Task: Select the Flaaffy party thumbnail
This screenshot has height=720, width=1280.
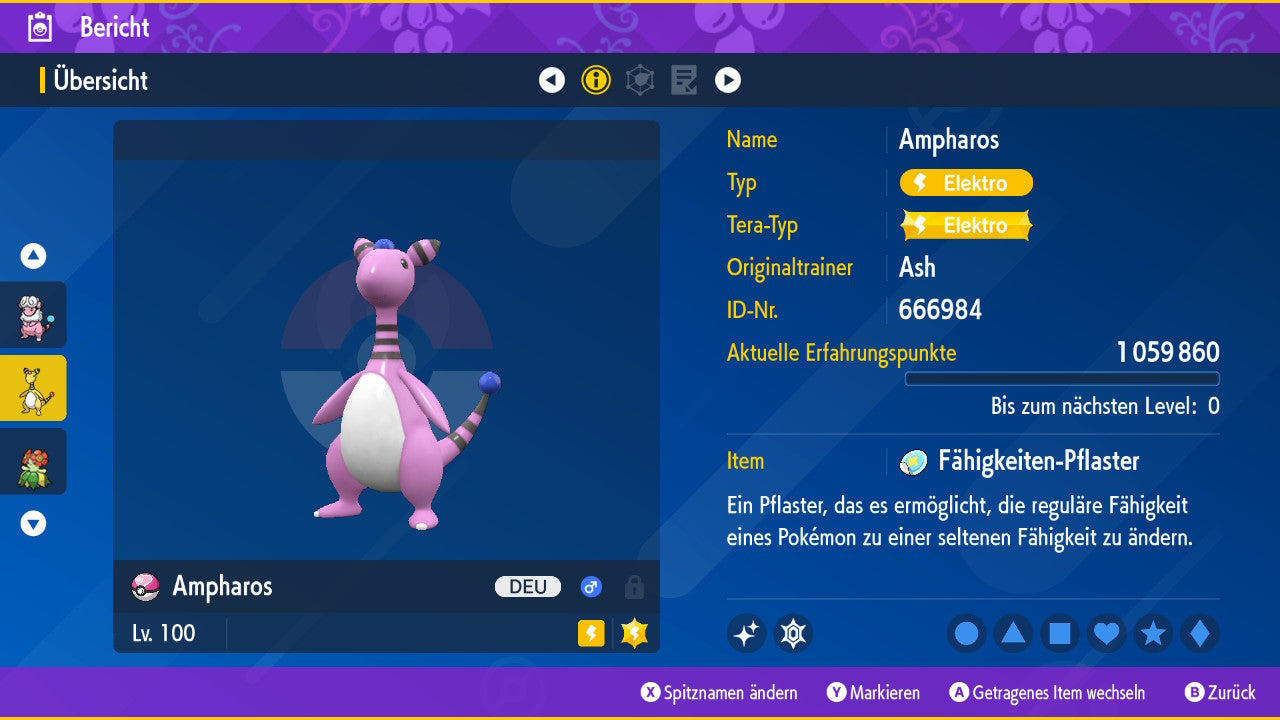Action: (33, 315)
